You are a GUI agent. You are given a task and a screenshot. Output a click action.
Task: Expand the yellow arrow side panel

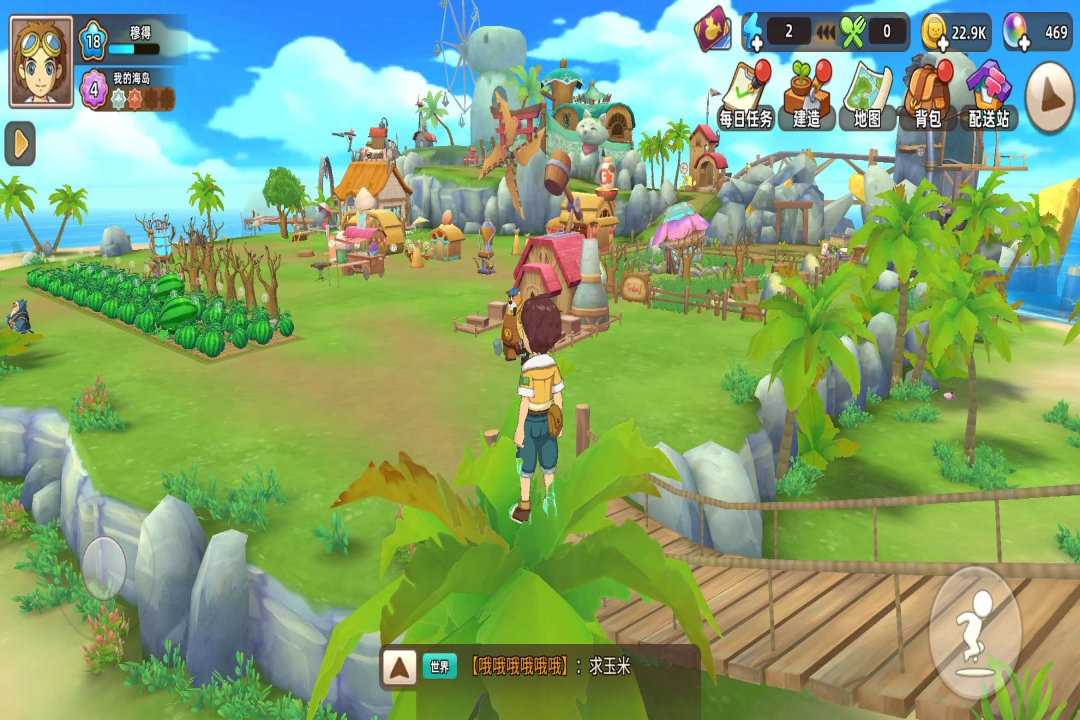20,144
